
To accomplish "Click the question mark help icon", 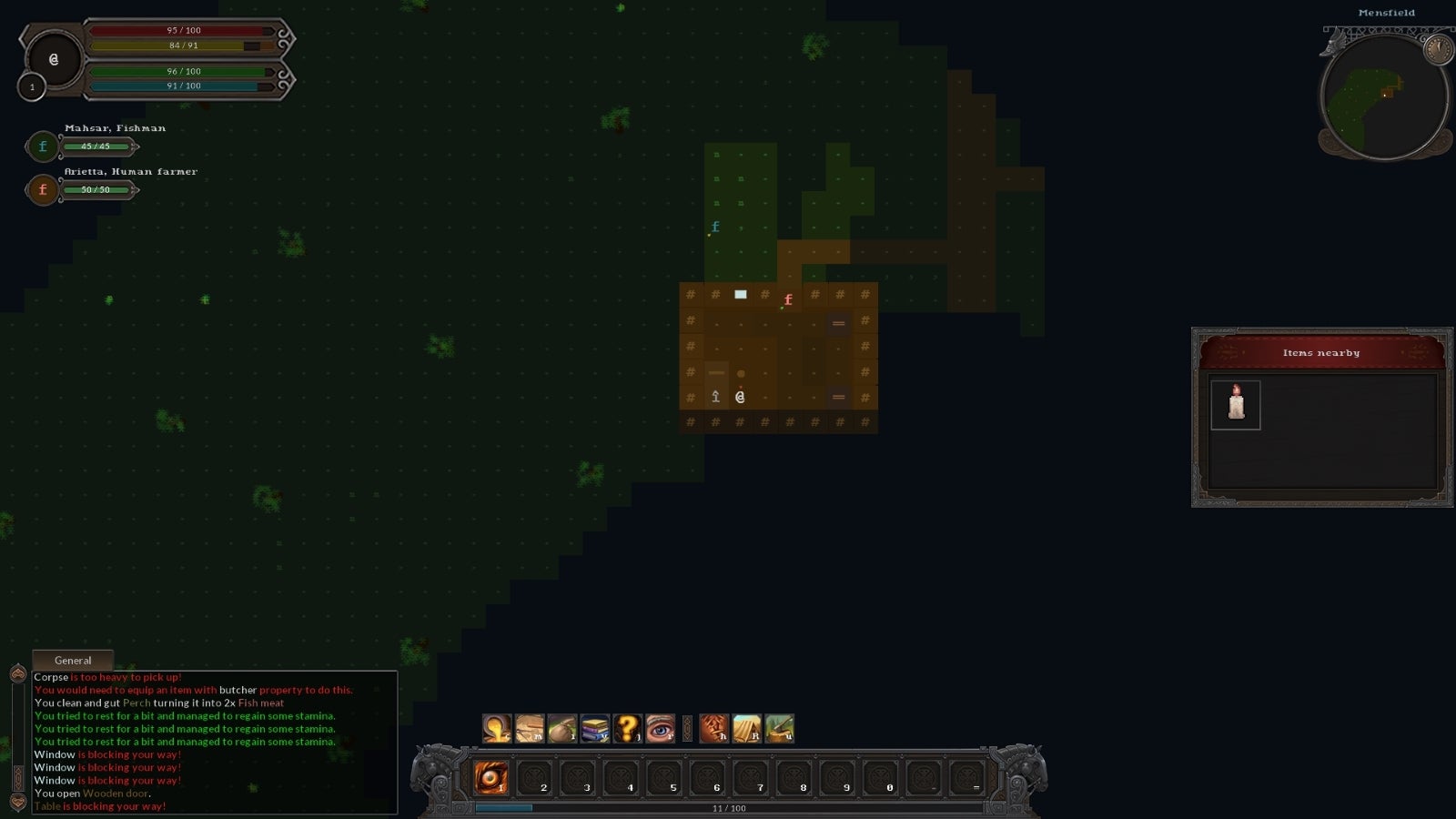I will pyautogui.click(x=626, y=728).
